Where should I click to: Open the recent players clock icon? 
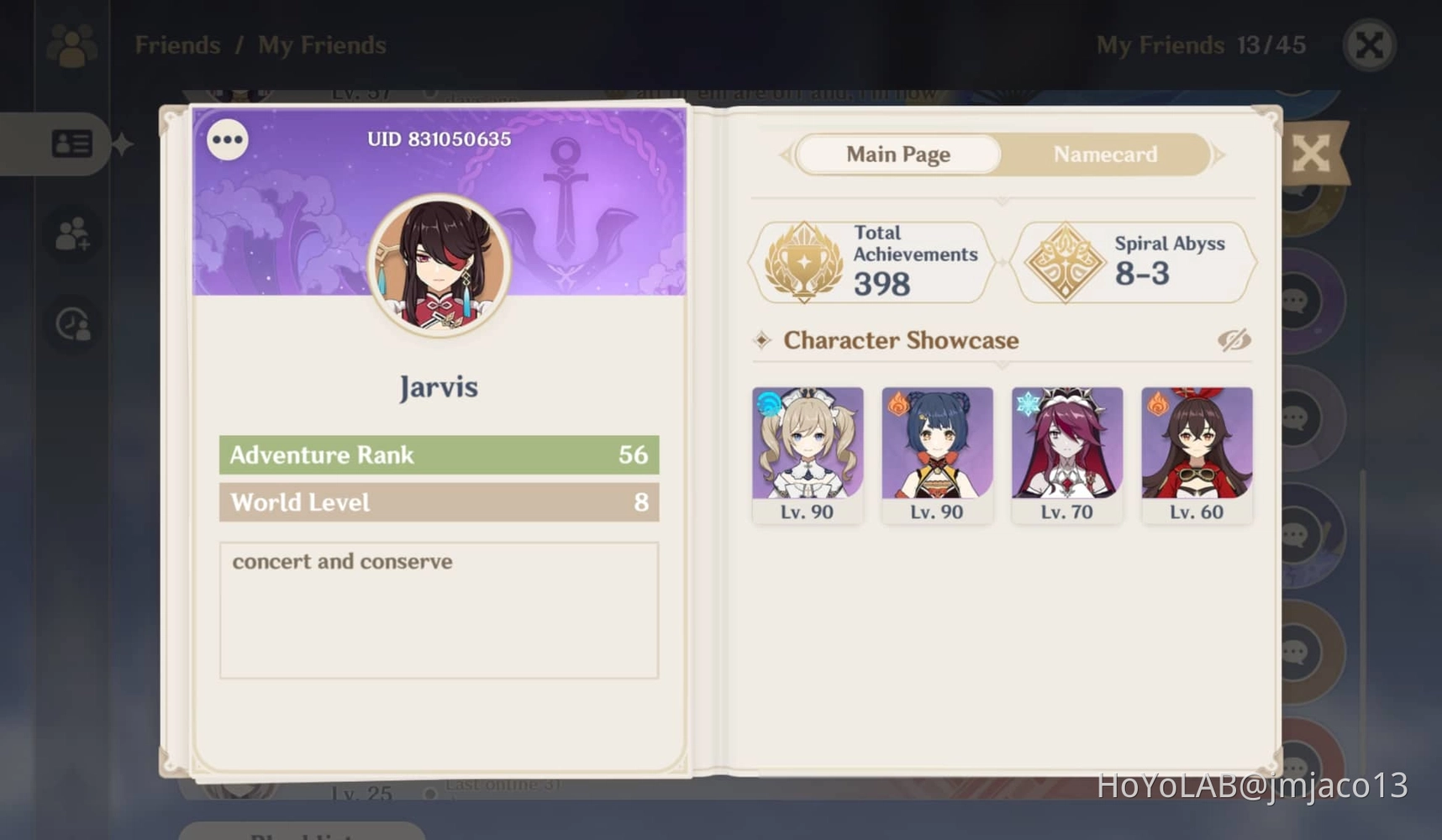click(x=74, y=323)
